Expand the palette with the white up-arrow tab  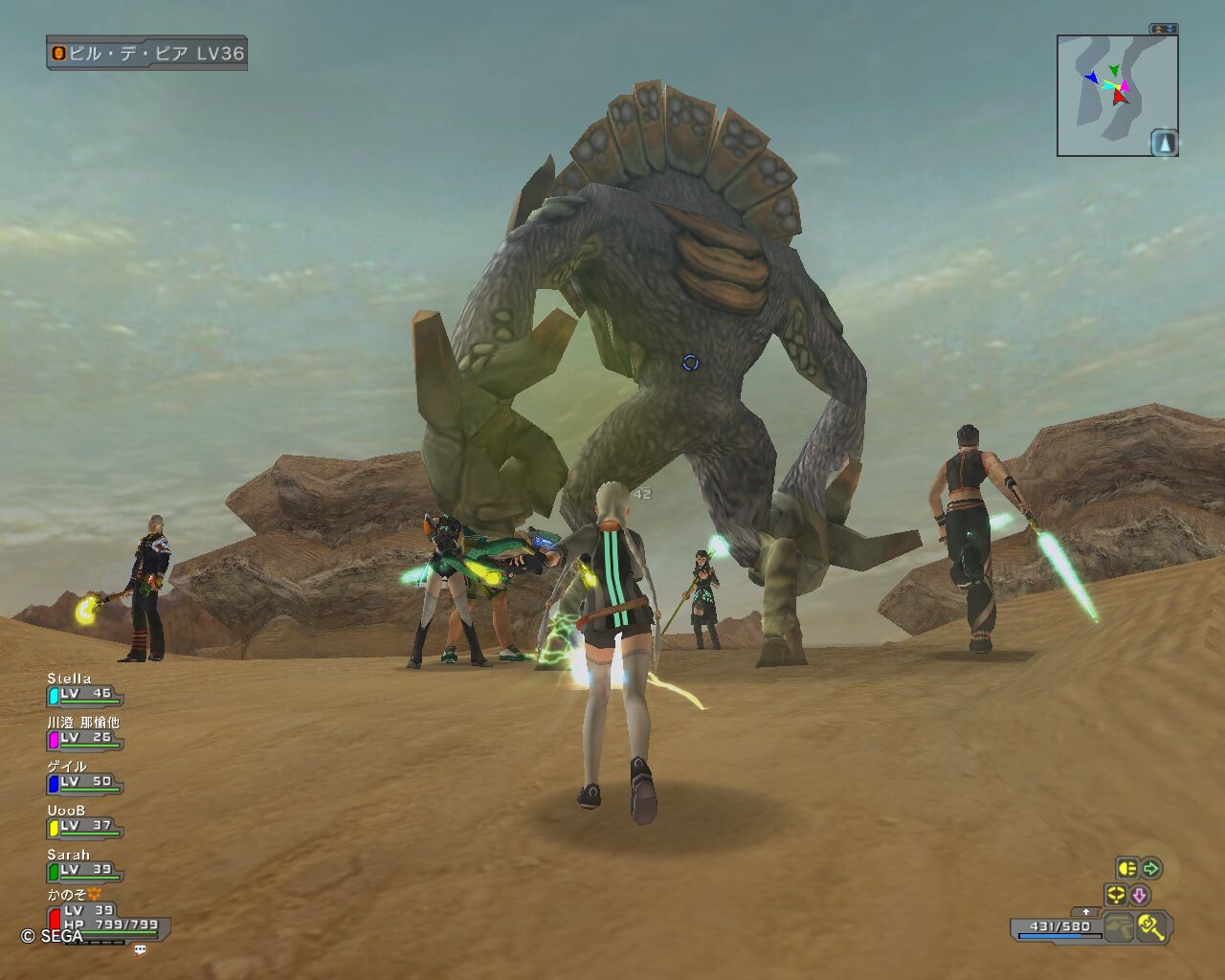pyautogui.click(x=1084, y=912)
